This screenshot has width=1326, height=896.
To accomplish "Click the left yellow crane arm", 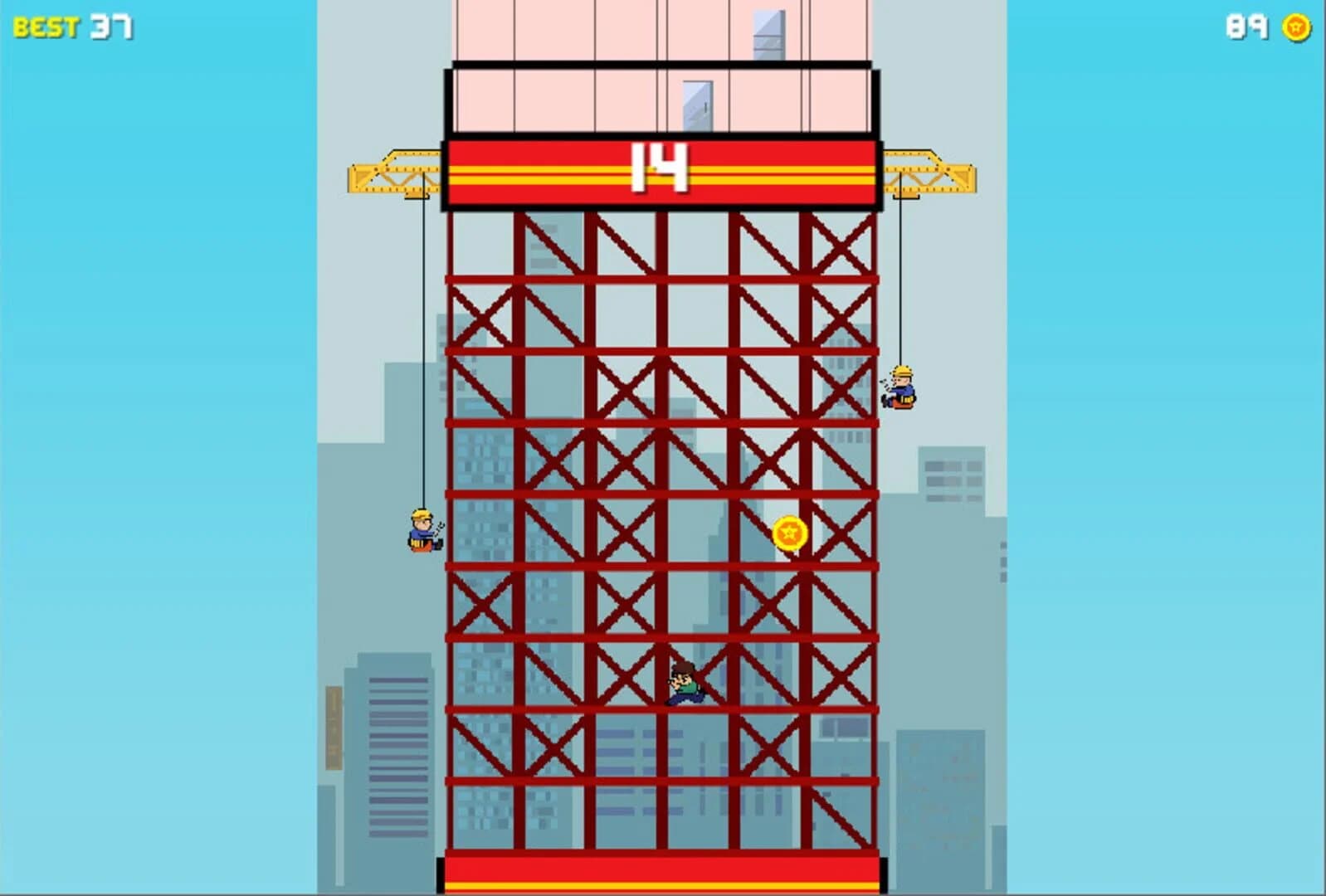I will [390, 174].
